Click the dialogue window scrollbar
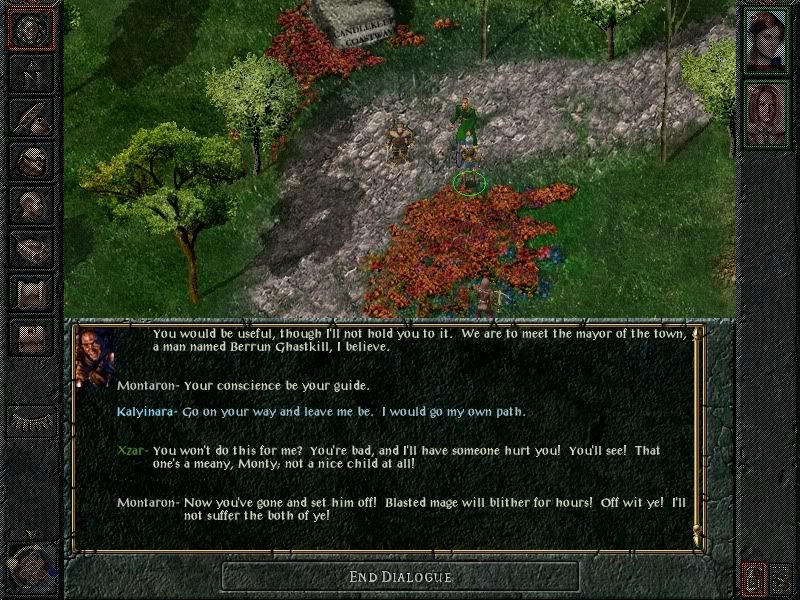 click(698, 435)
